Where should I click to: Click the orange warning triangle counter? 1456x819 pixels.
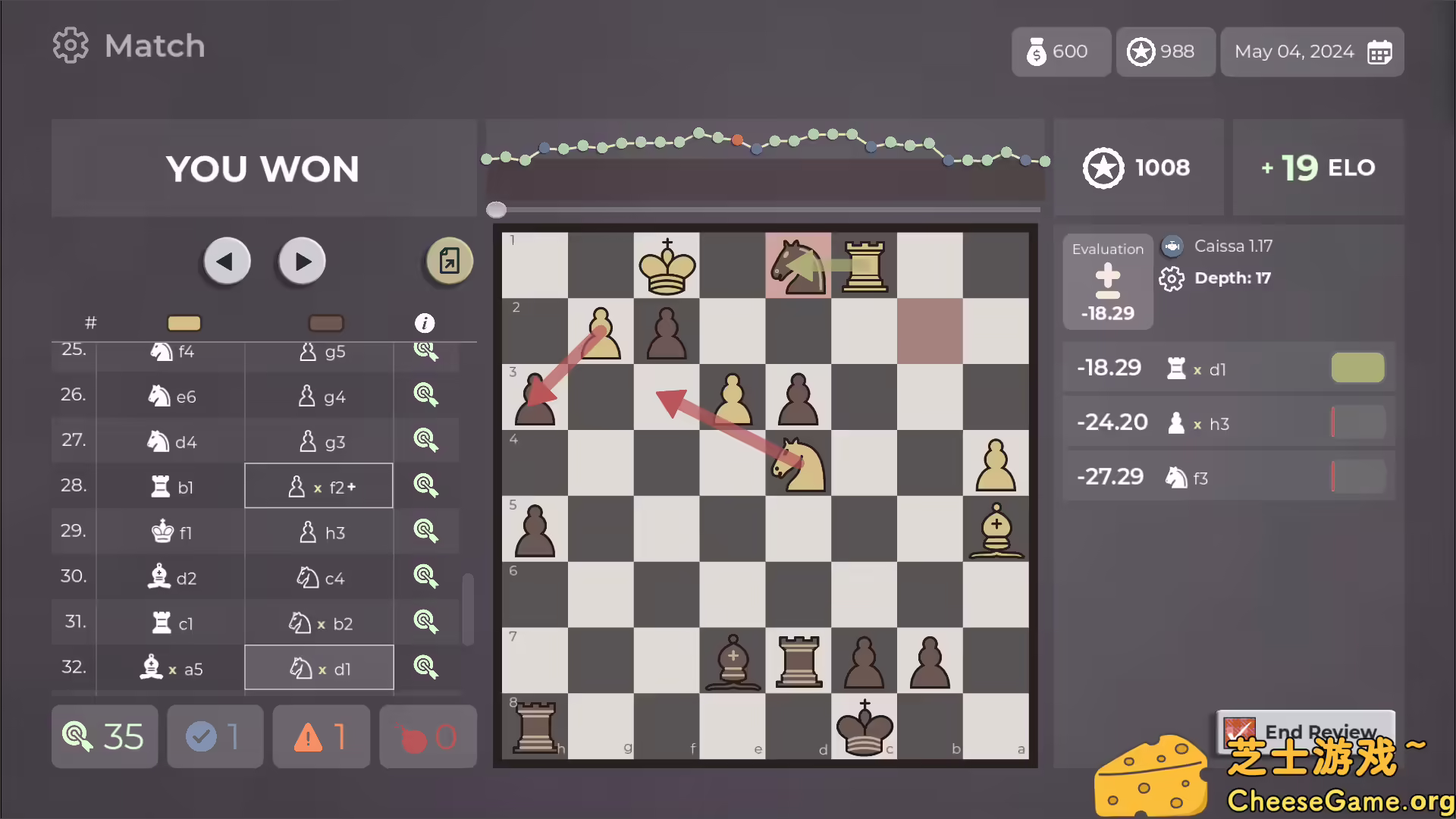(x=321, y=736)
